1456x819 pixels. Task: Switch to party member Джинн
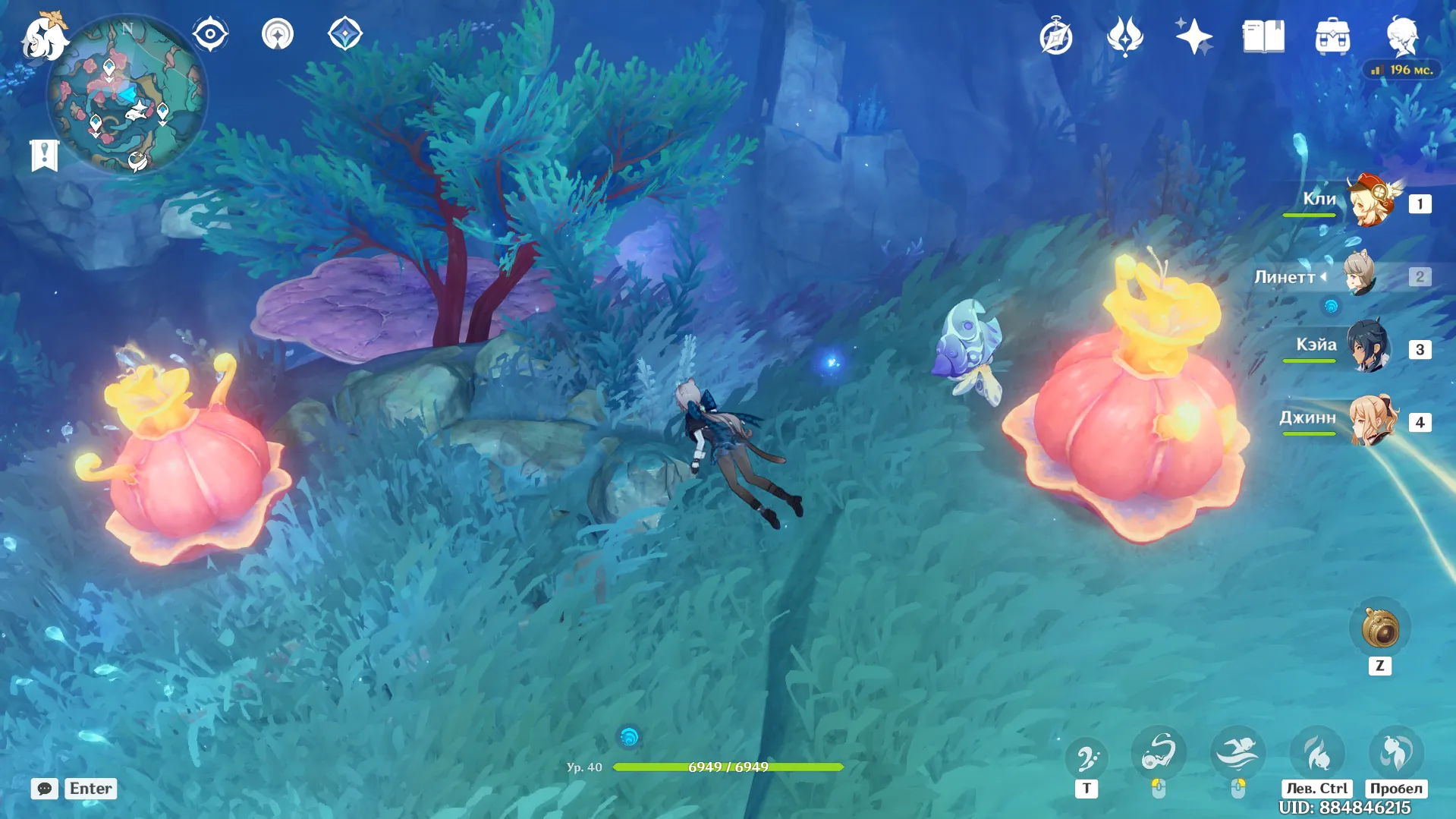[1373, 420]
